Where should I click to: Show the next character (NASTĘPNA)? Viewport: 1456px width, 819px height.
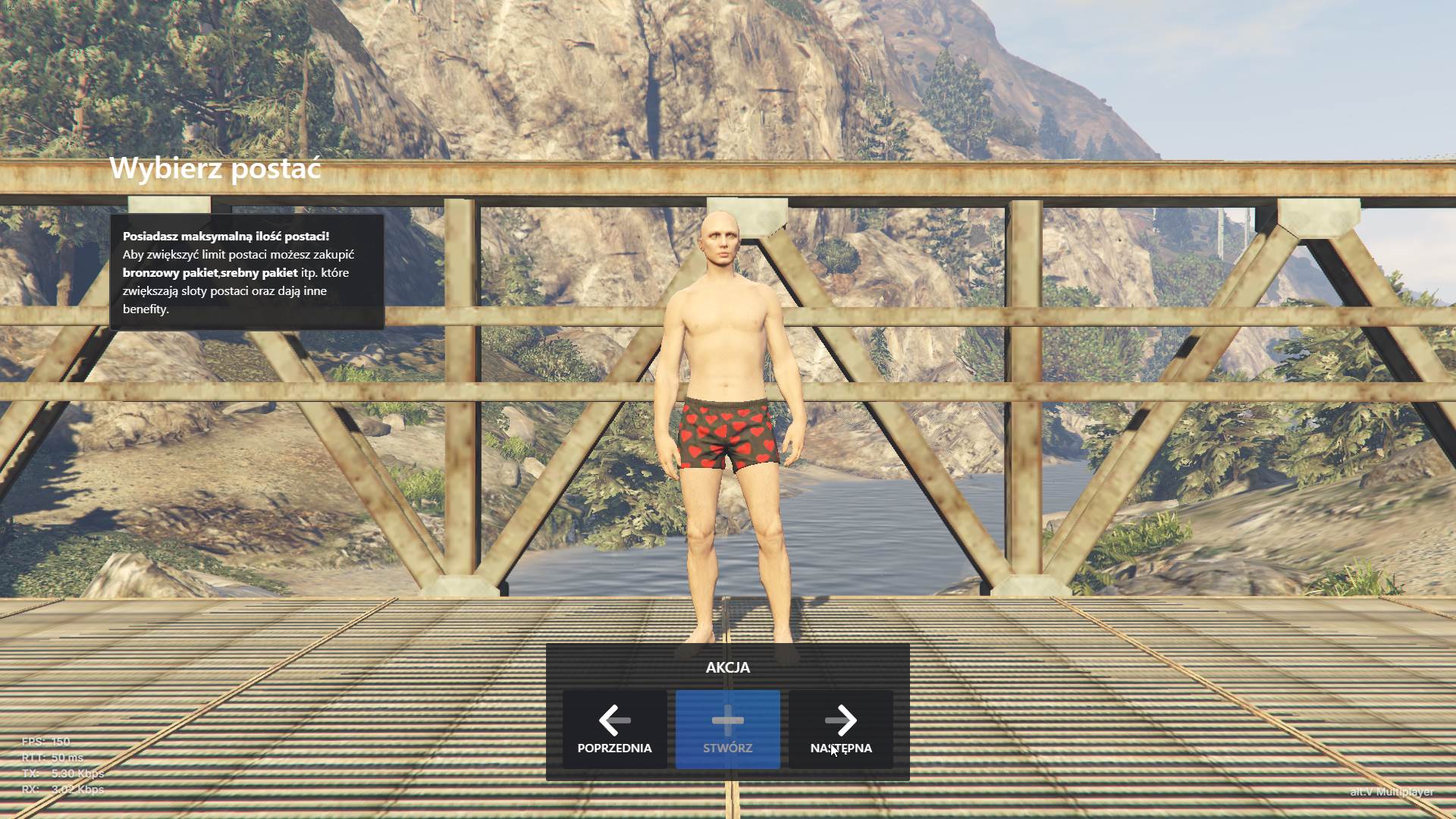[840, 729]
